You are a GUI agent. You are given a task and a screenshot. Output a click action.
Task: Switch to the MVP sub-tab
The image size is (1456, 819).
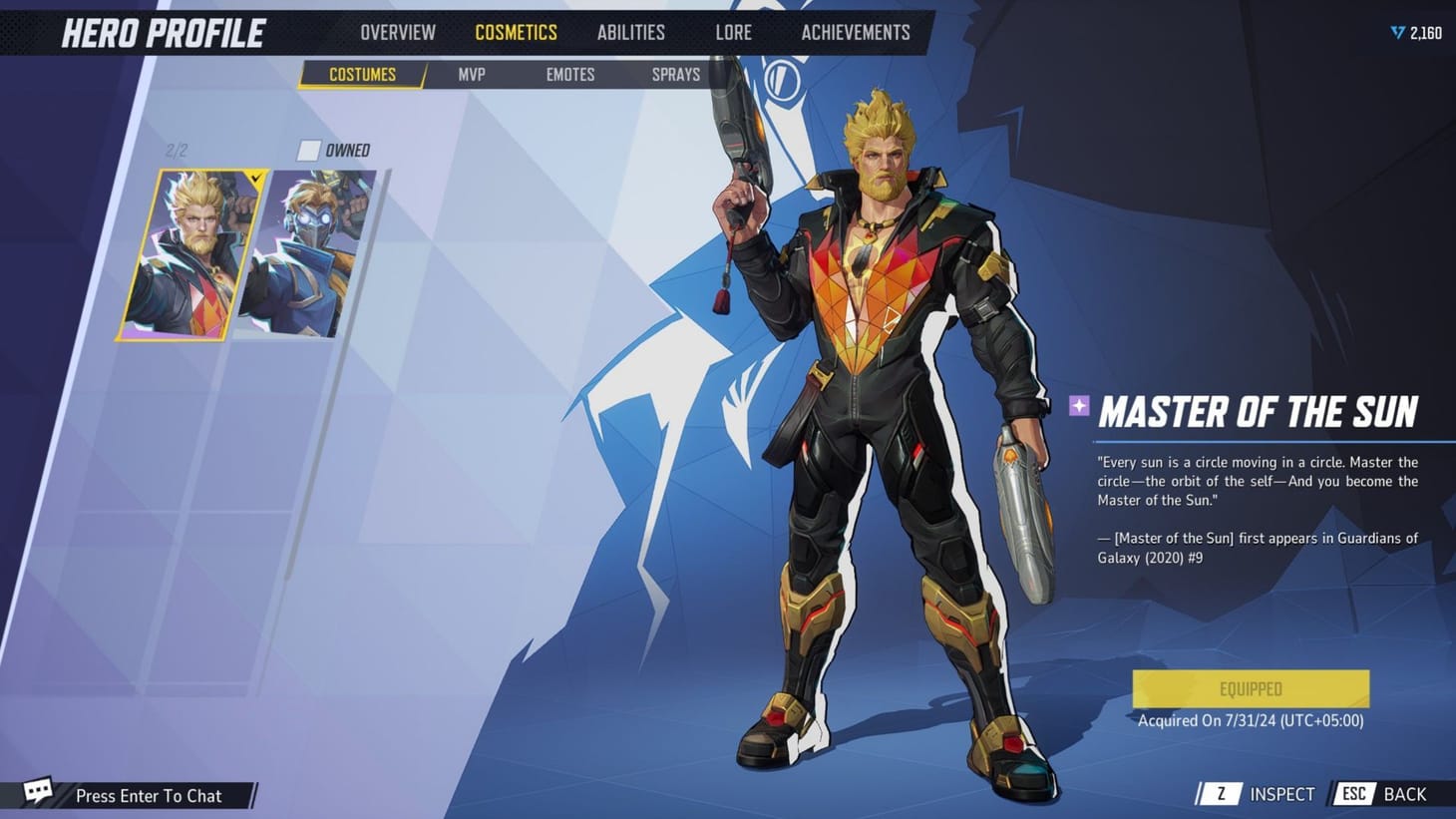[x=471, y=74]
